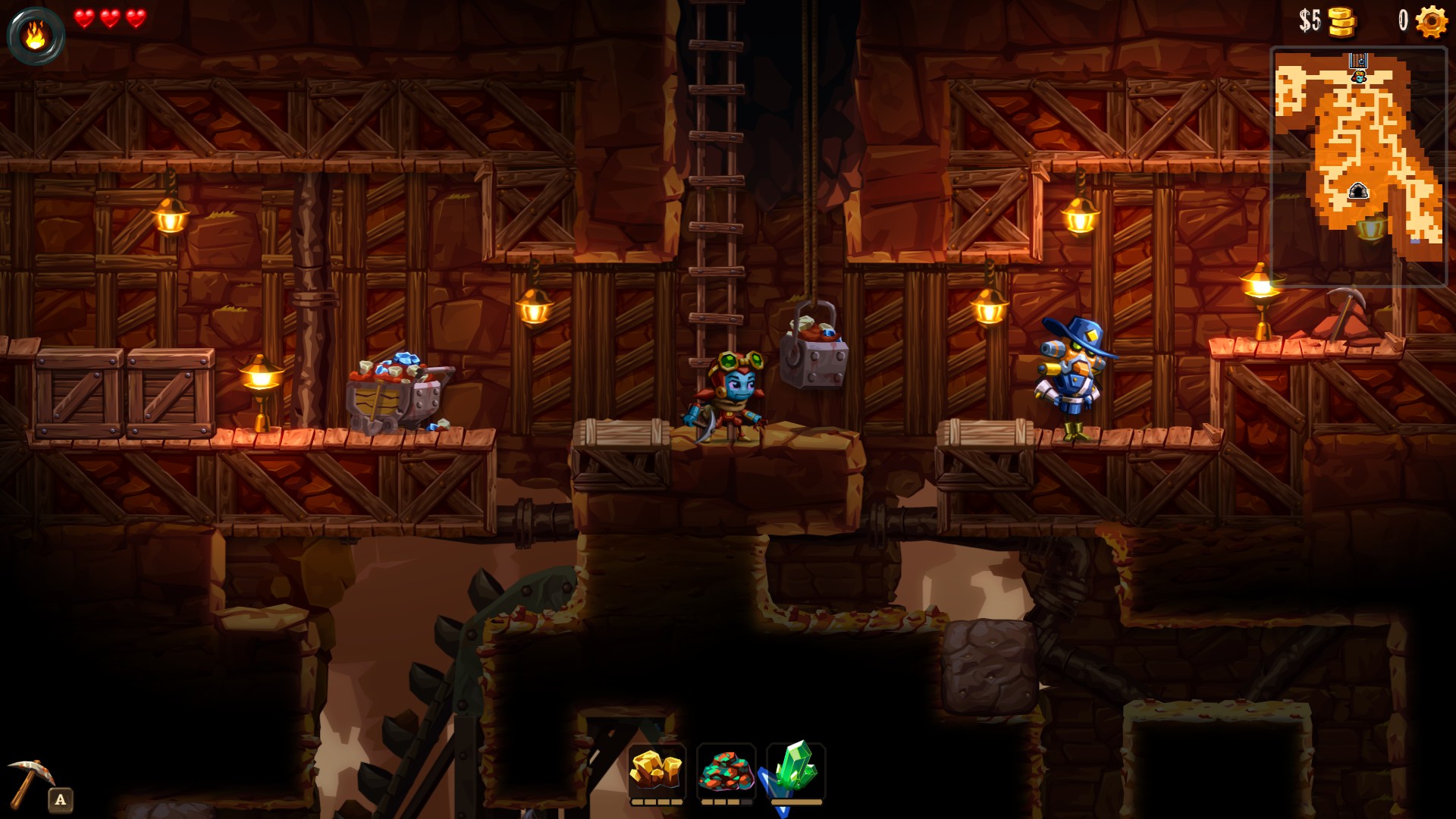Image resolution: width=1456 pixels, height=819 pixels.
Task: Choose the red copper ore slot
Action: (x=726, y=770)
